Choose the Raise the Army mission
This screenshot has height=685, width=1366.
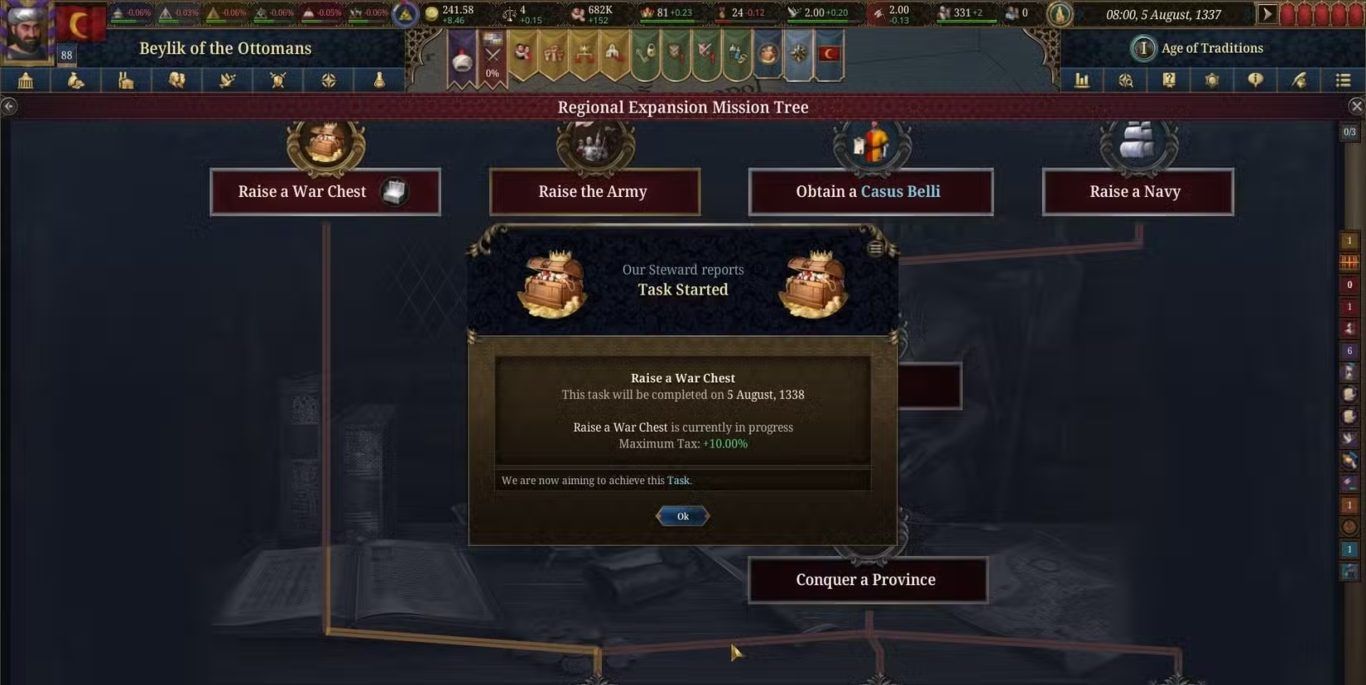594,192
